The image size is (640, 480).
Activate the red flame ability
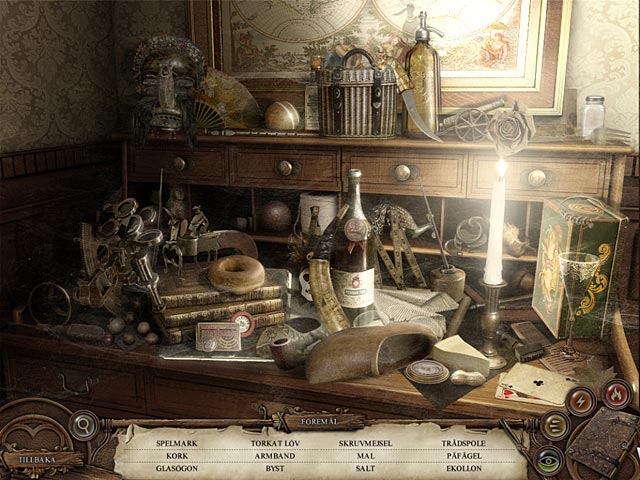click(x=616, y=394)
